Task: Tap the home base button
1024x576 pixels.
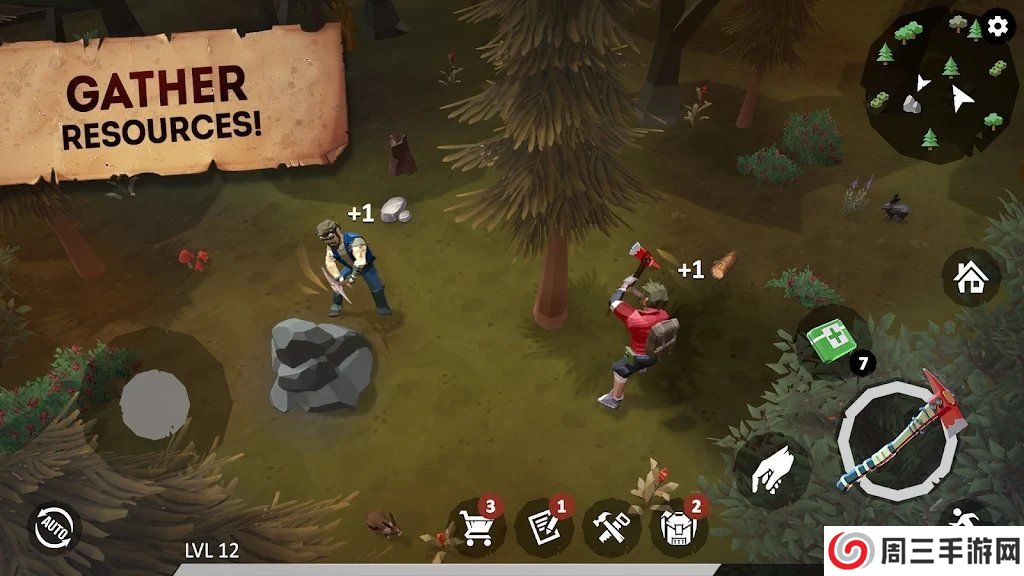Action: (x=970, y=278)
